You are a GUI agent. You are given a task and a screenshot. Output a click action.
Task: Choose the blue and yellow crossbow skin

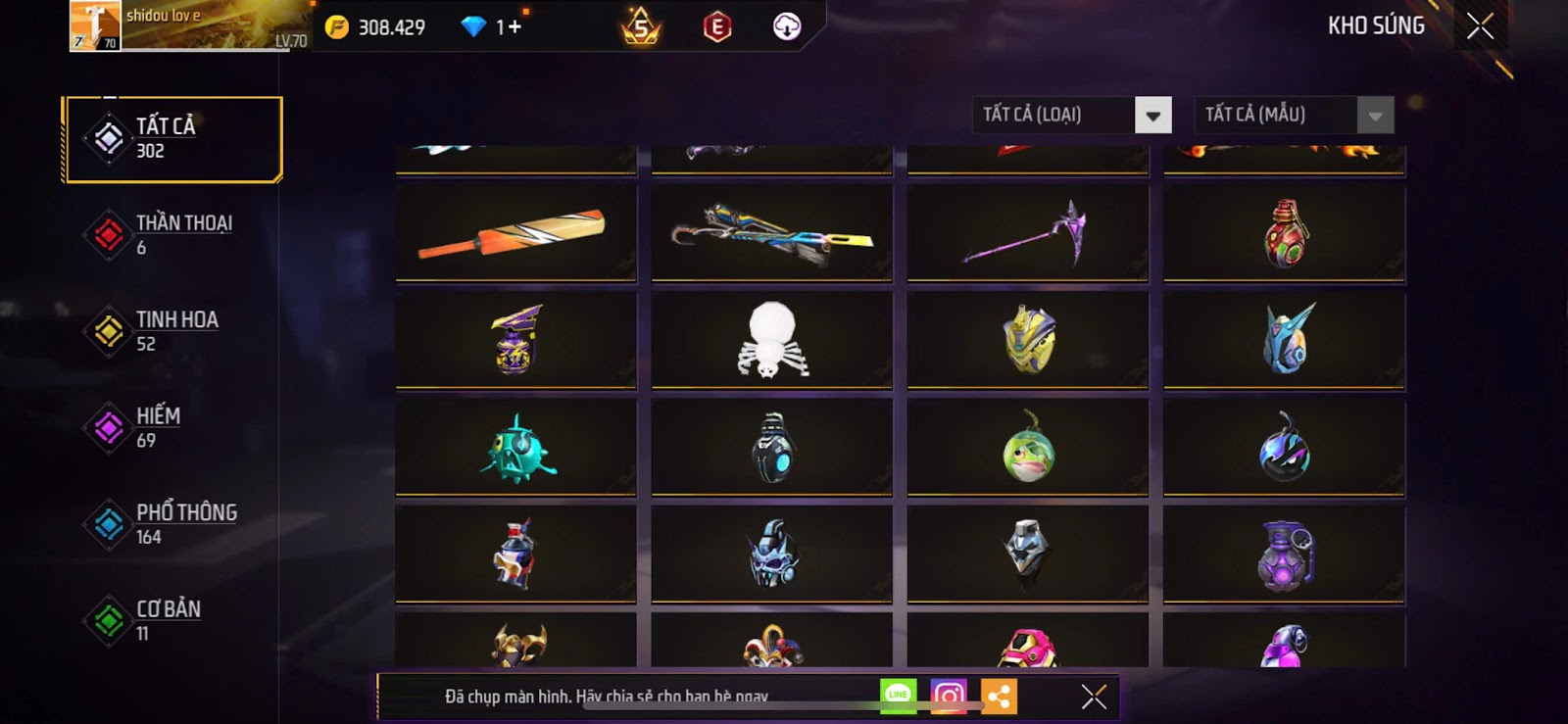coord(771,233)
